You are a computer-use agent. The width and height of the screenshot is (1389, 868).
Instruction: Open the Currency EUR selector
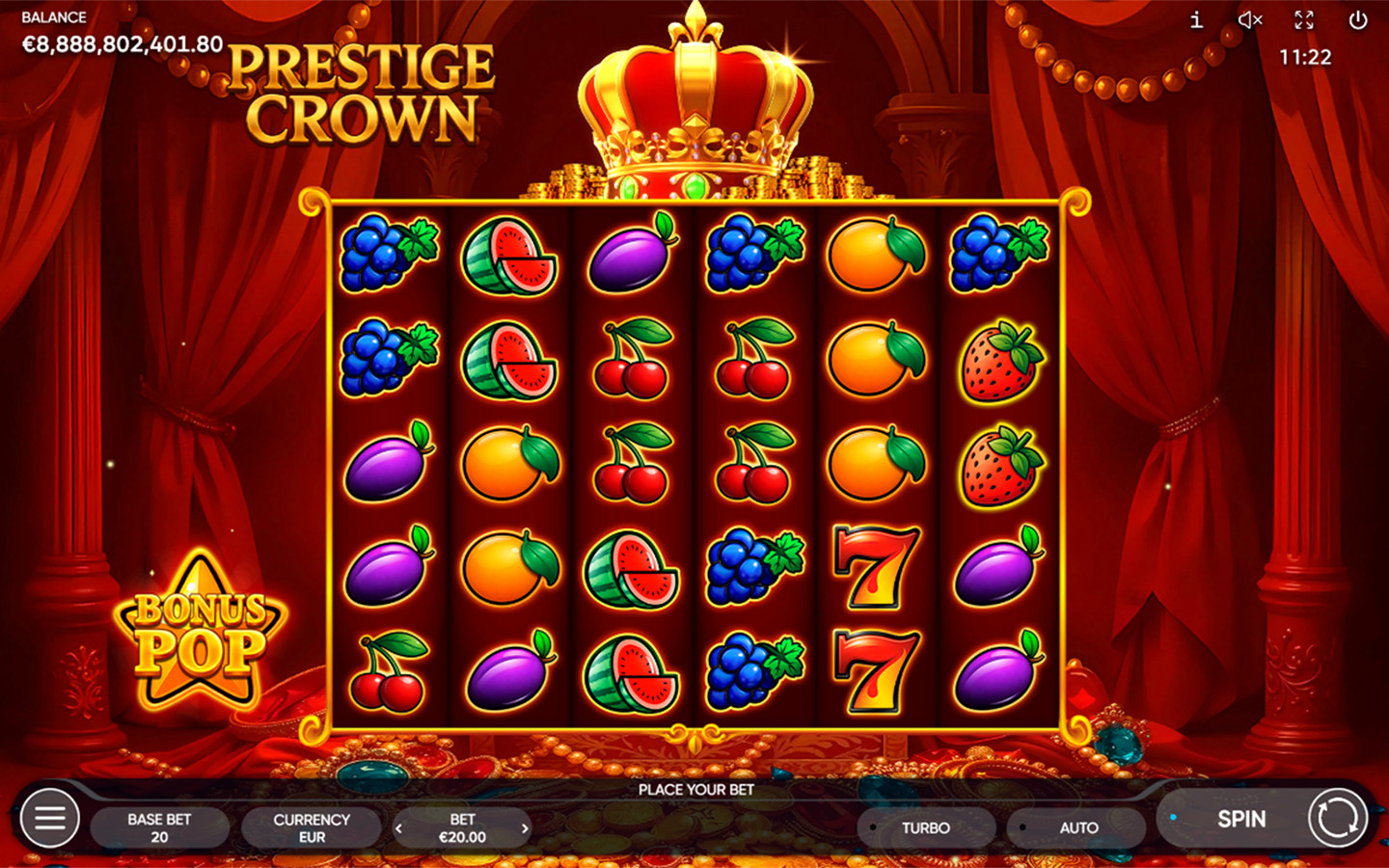pyautogui.click(x=311, y=827)
